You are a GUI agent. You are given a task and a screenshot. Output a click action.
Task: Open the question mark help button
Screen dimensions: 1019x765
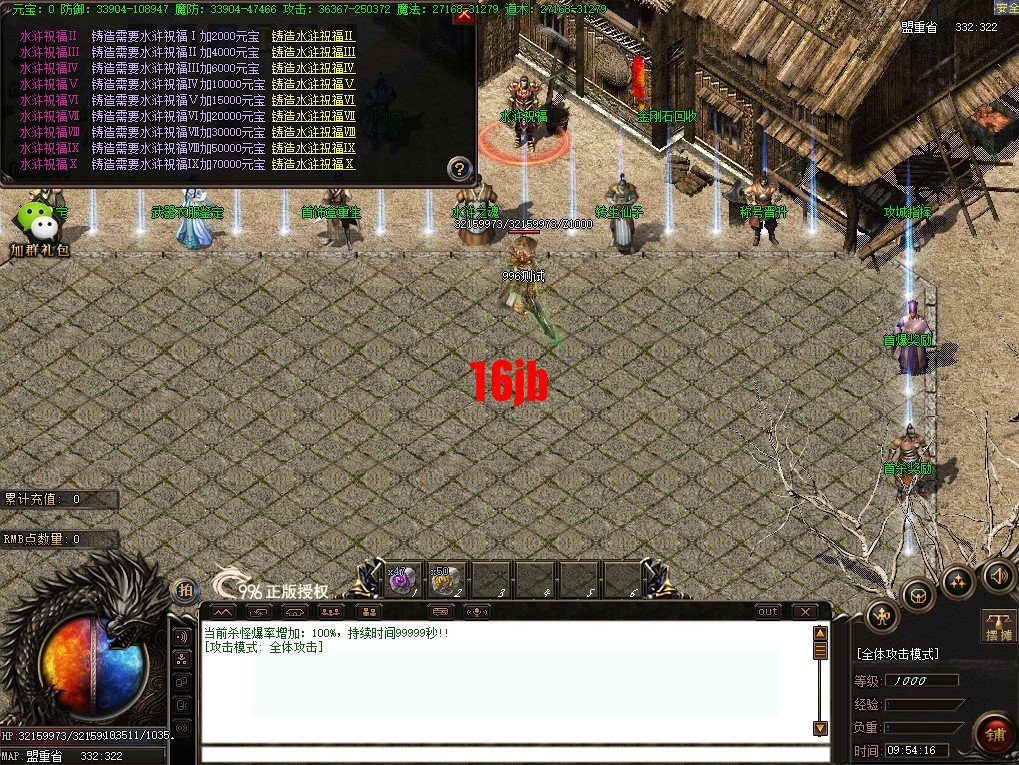pos(459,169)
